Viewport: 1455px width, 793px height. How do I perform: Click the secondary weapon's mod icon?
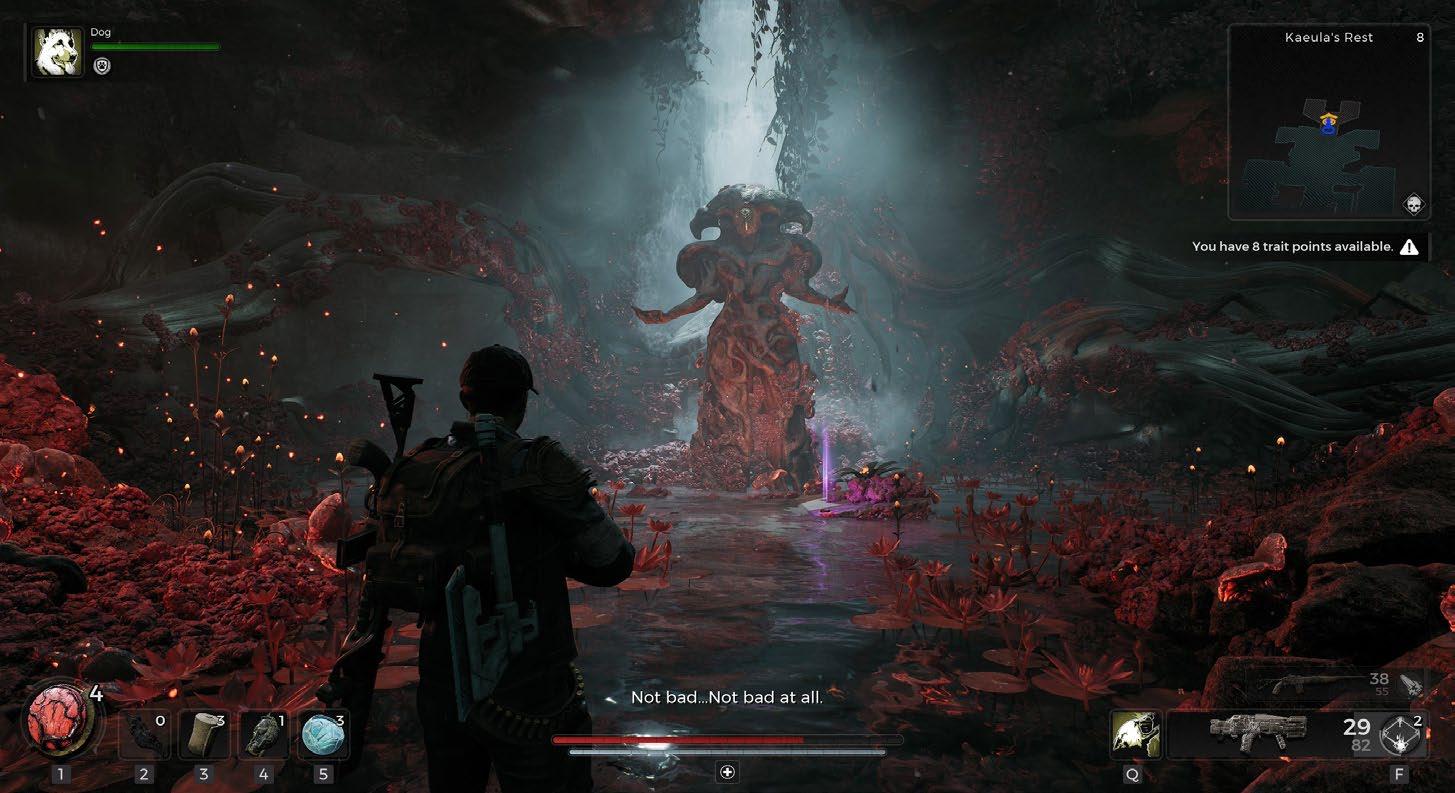pos(1410,684)
